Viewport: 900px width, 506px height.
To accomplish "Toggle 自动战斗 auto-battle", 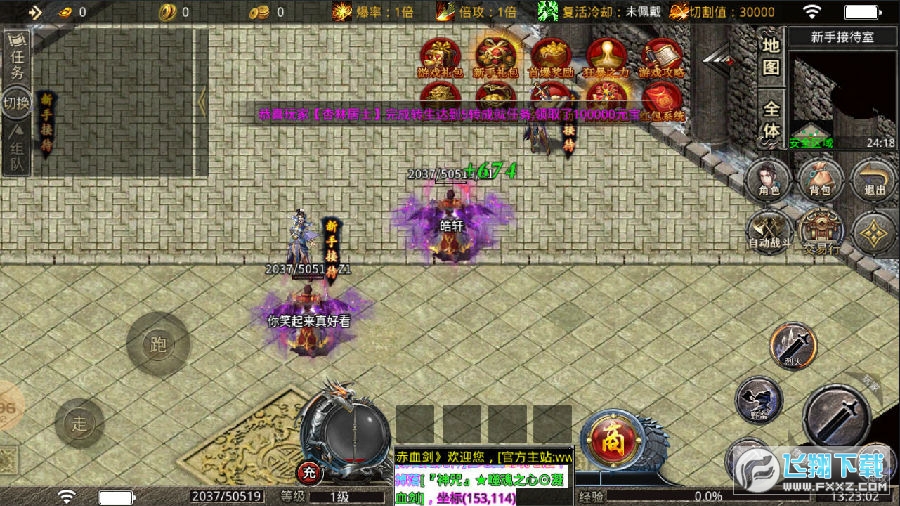I will [768, 232].
